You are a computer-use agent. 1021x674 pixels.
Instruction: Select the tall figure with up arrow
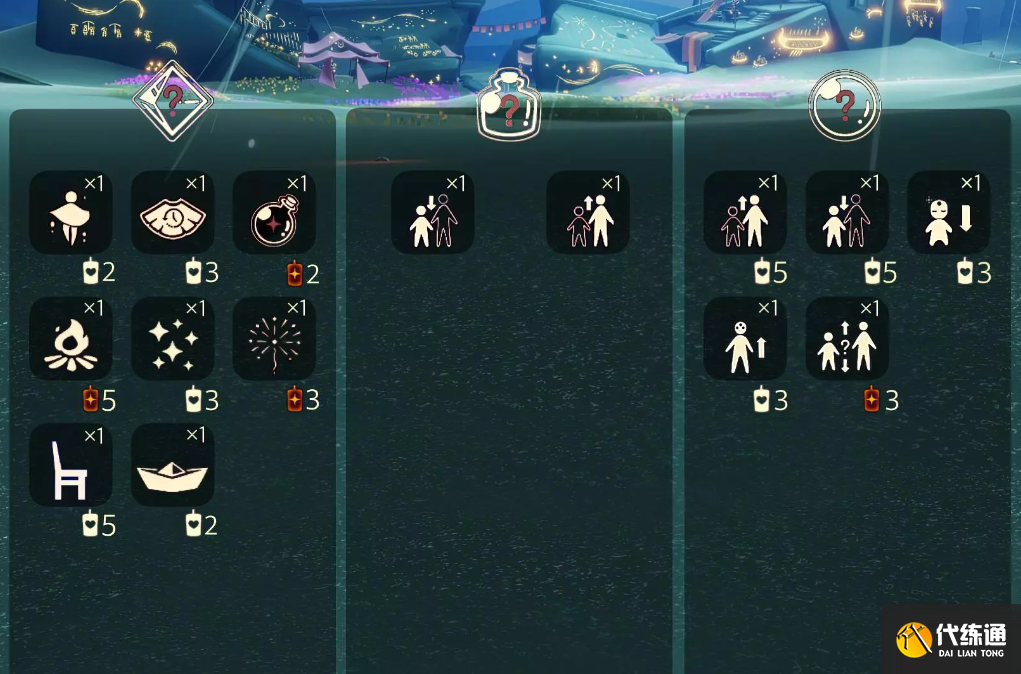tap(745, 338)
